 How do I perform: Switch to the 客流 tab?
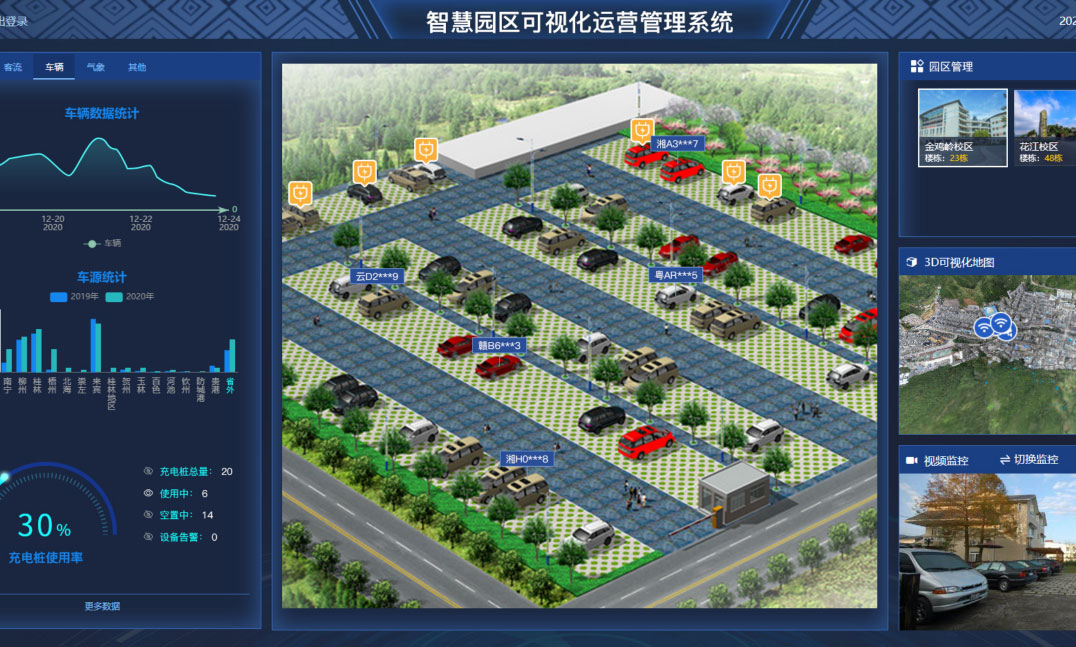(13, 68)
